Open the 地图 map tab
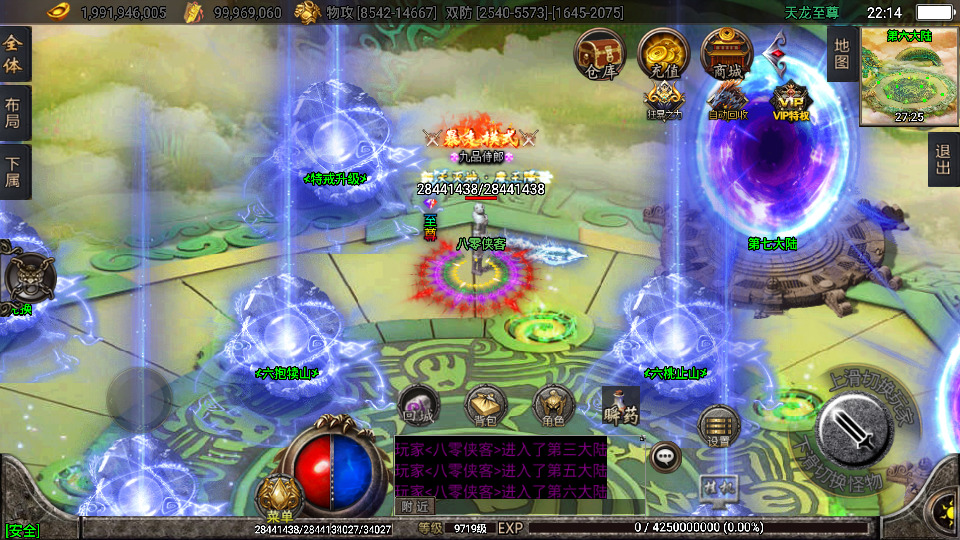The image size is (960, 540). tap(841, 53)
